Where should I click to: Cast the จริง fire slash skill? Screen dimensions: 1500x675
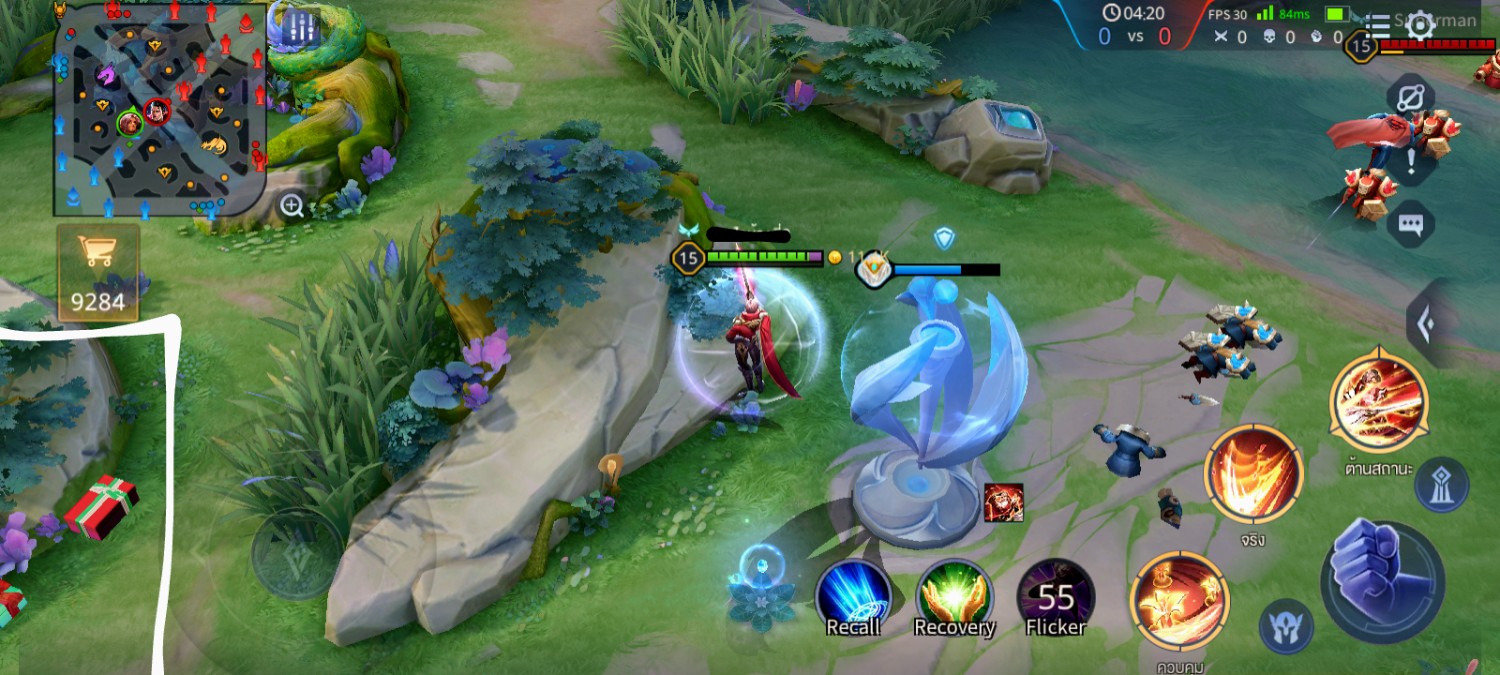tap(1253, 474)
